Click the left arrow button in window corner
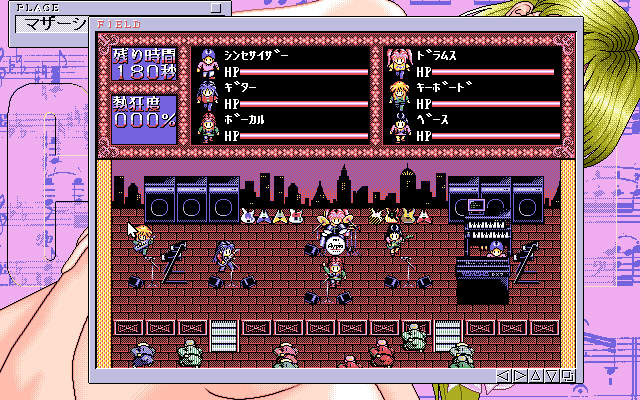The width and height of the screenshot is (640, 400). [504, 376]
